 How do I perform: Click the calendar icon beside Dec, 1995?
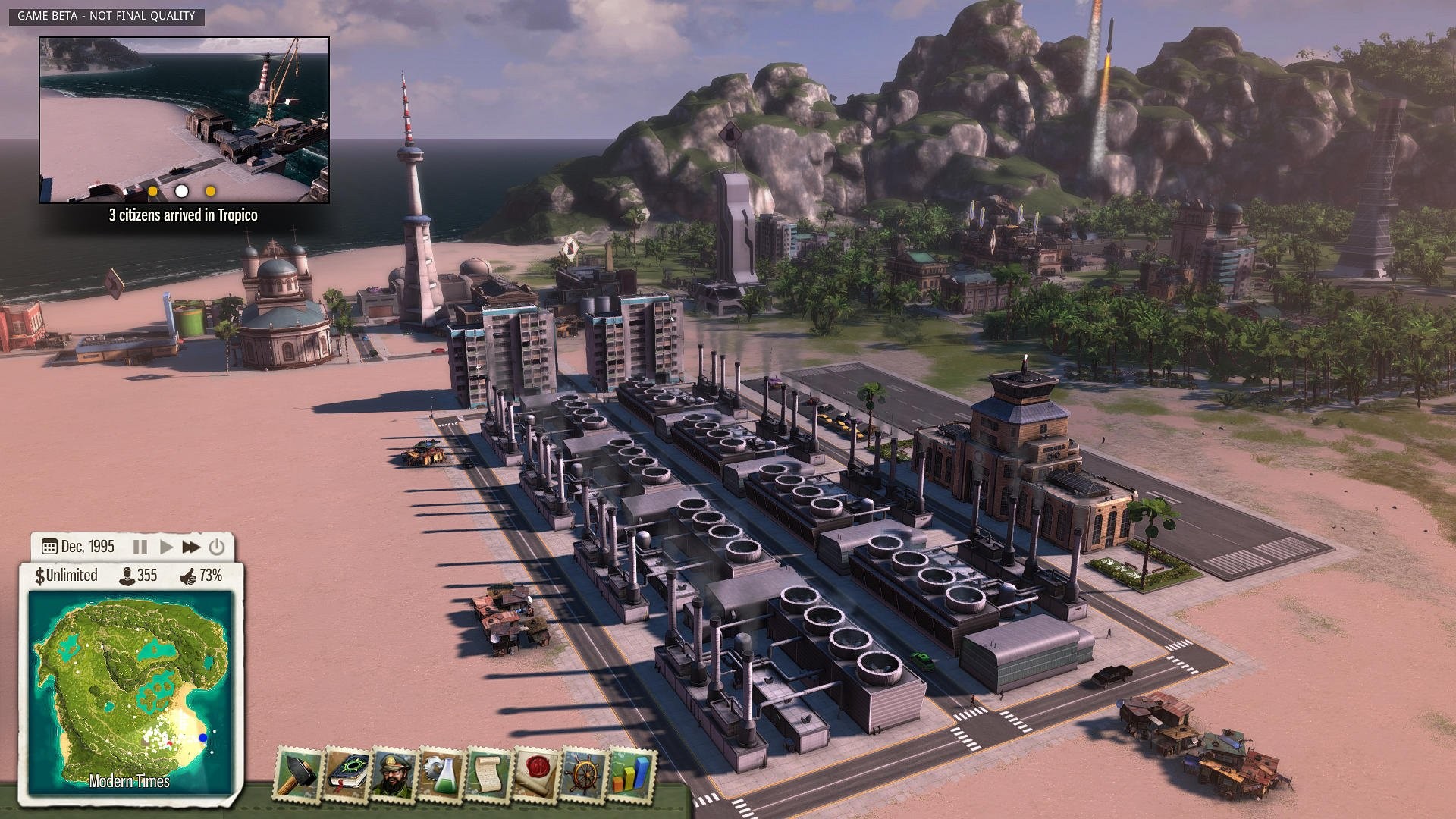(50, 546)
